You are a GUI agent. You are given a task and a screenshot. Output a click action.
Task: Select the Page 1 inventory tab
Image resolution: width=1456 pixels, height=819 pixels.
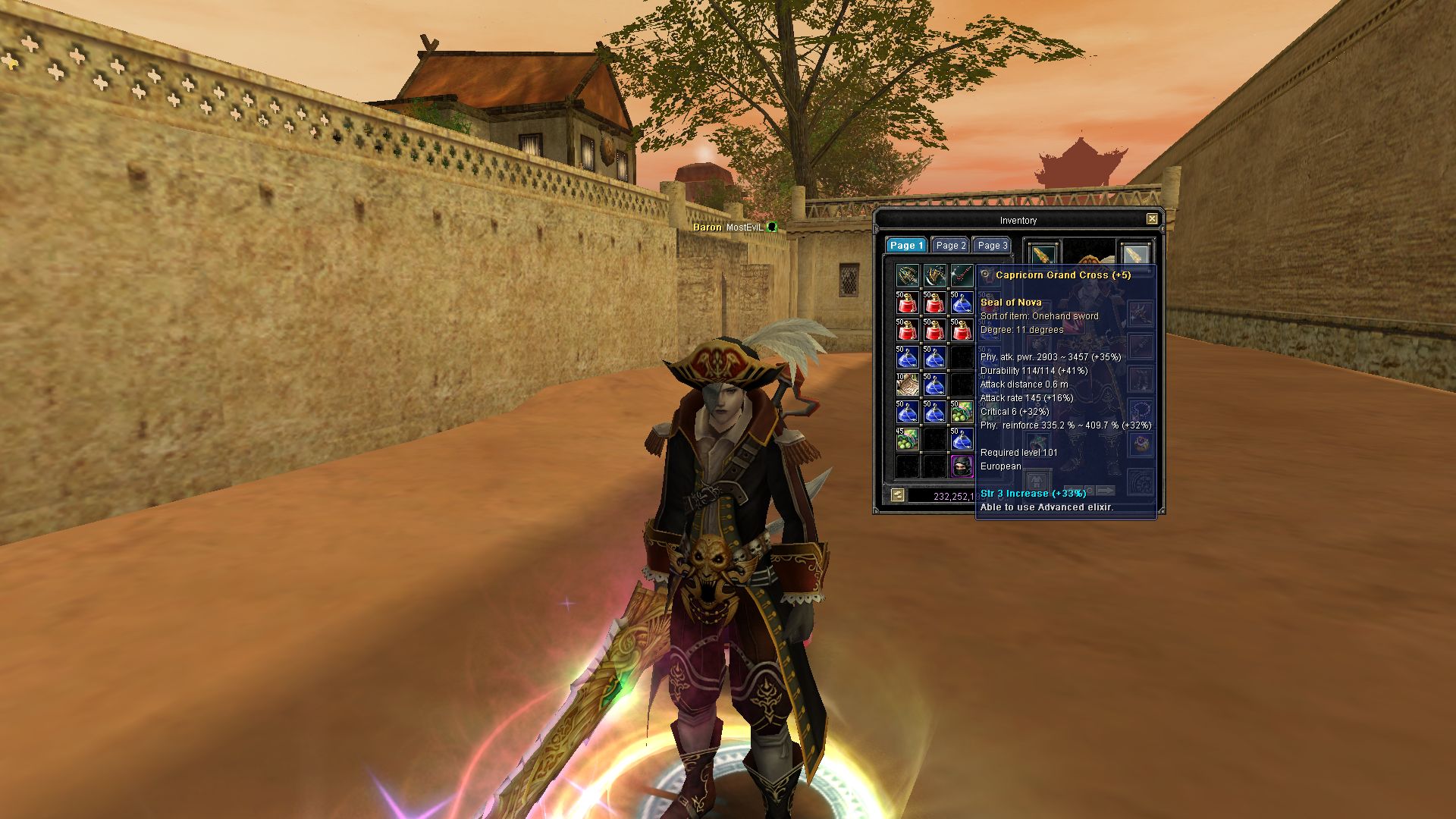pyautogui.click(x=906, y=246)
